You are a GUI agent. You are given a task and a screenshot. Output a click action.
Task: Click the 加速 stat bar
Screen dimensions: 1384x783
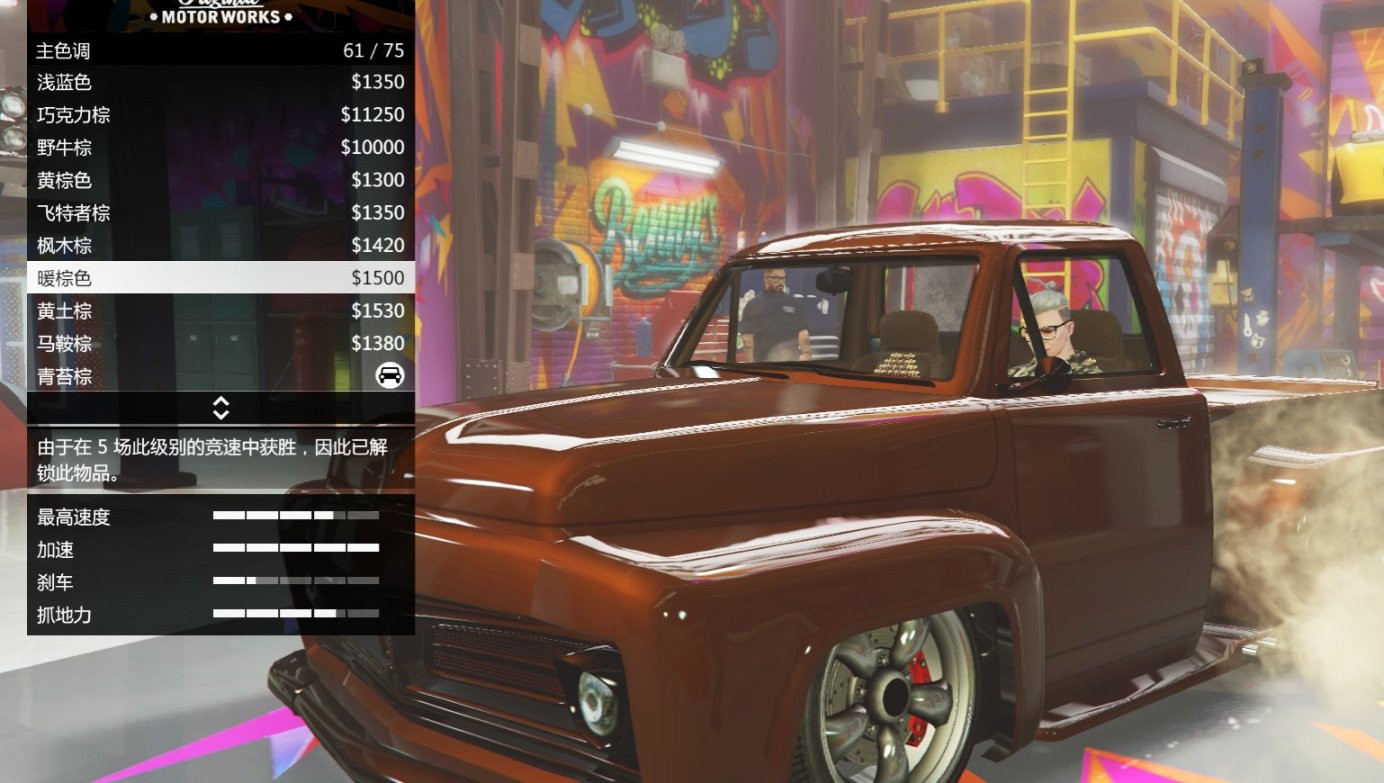(295, 548)
